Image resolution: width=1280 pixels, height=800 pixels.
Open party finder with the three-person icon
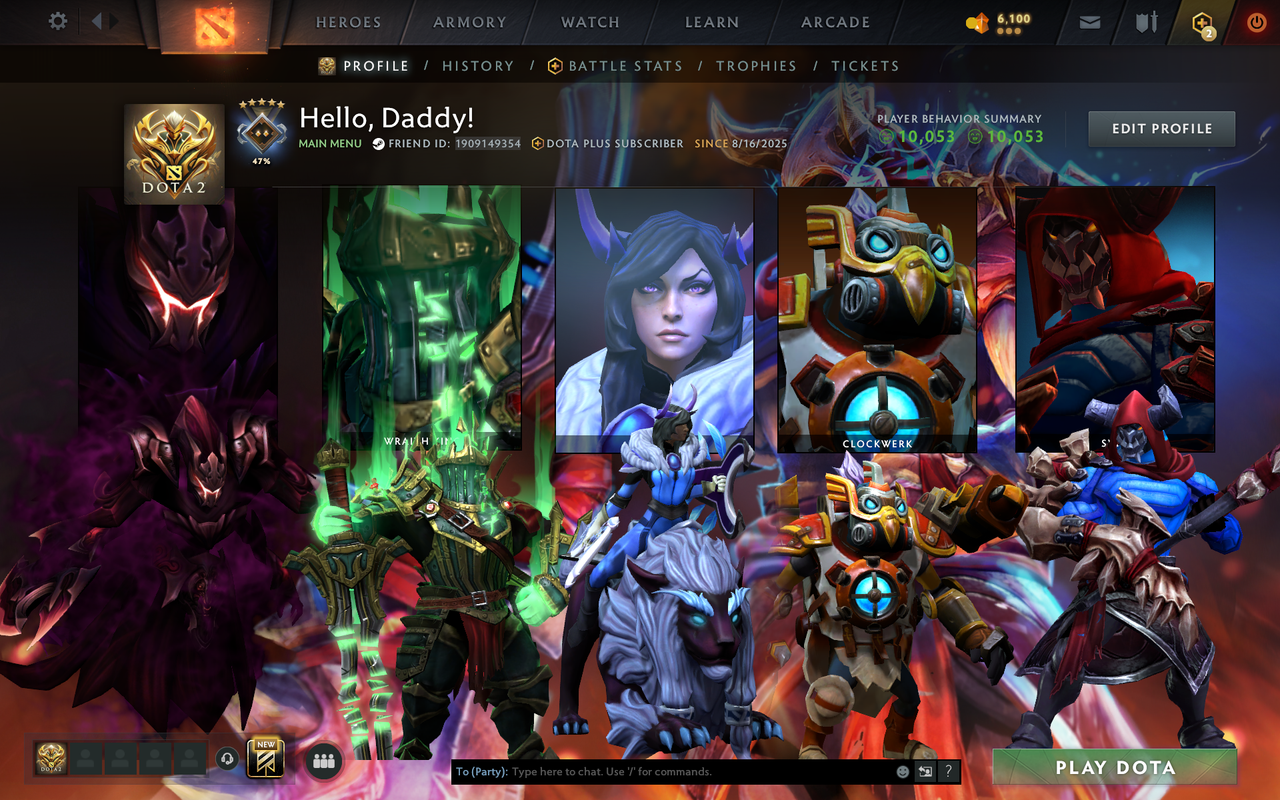322,761
